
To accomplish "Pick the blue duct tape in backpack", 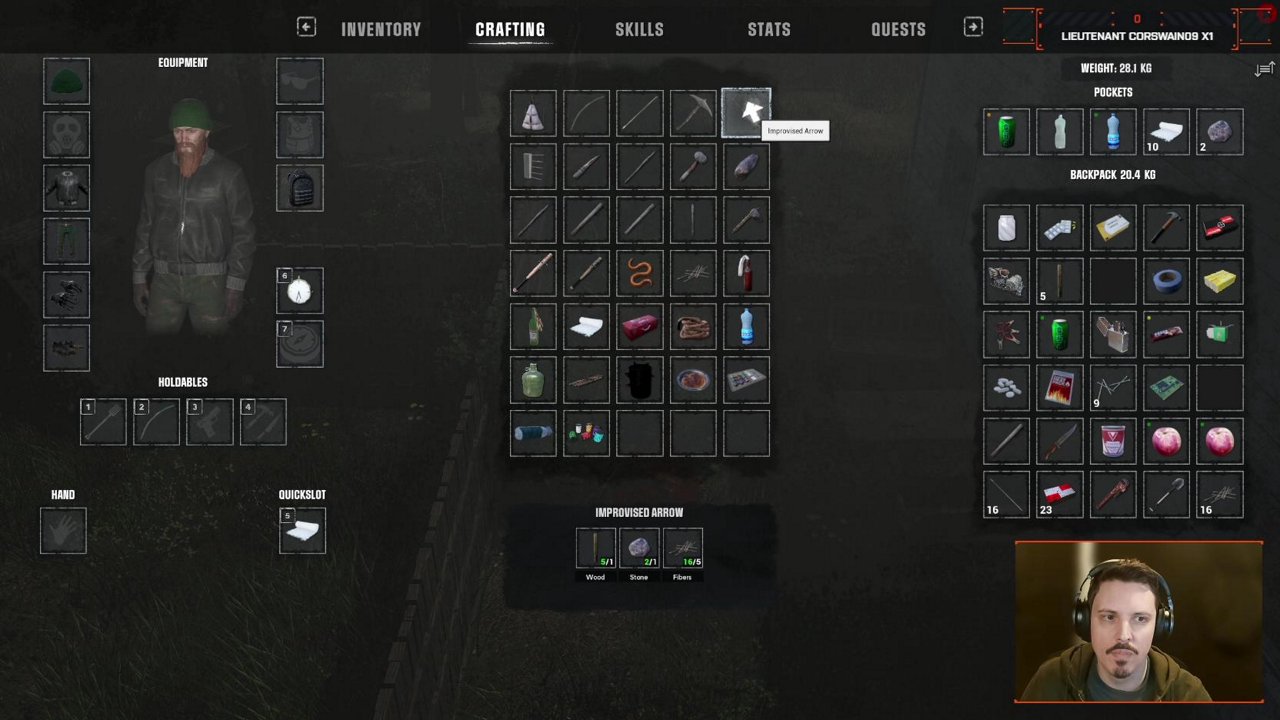I will click(1166, 281).
